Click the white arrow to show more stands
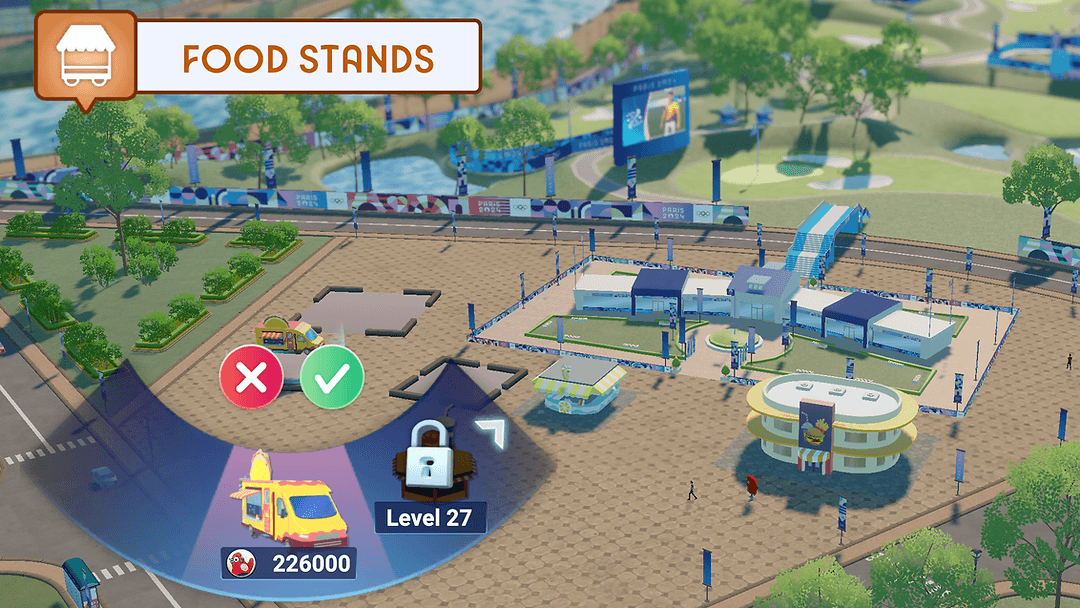This screenshot has height=608, width=1080. coord(491,434)
